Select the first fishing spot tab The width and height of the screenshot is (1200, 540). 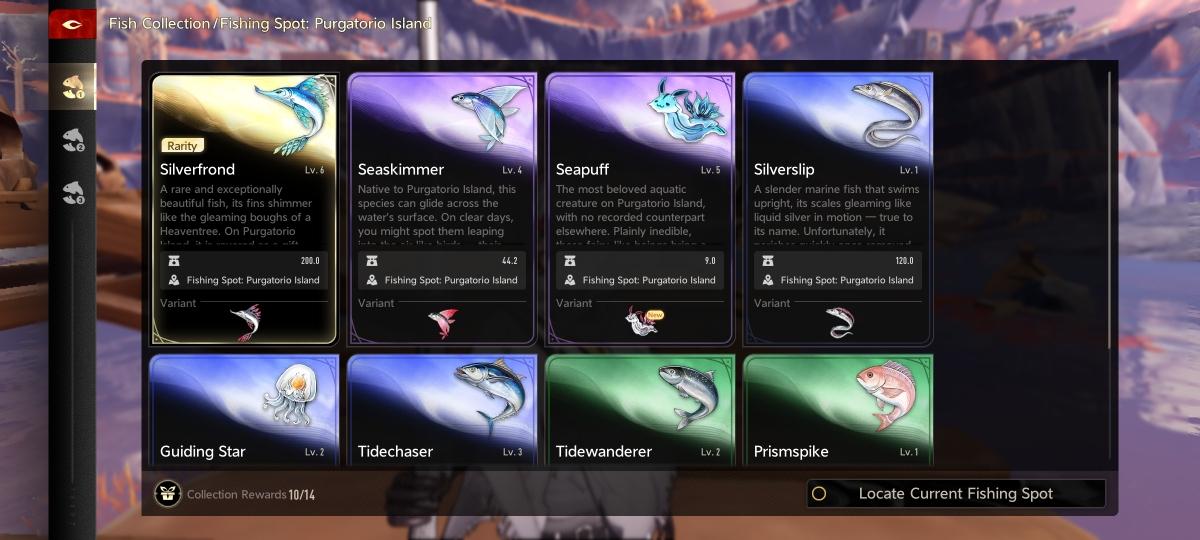click(73, 86)
